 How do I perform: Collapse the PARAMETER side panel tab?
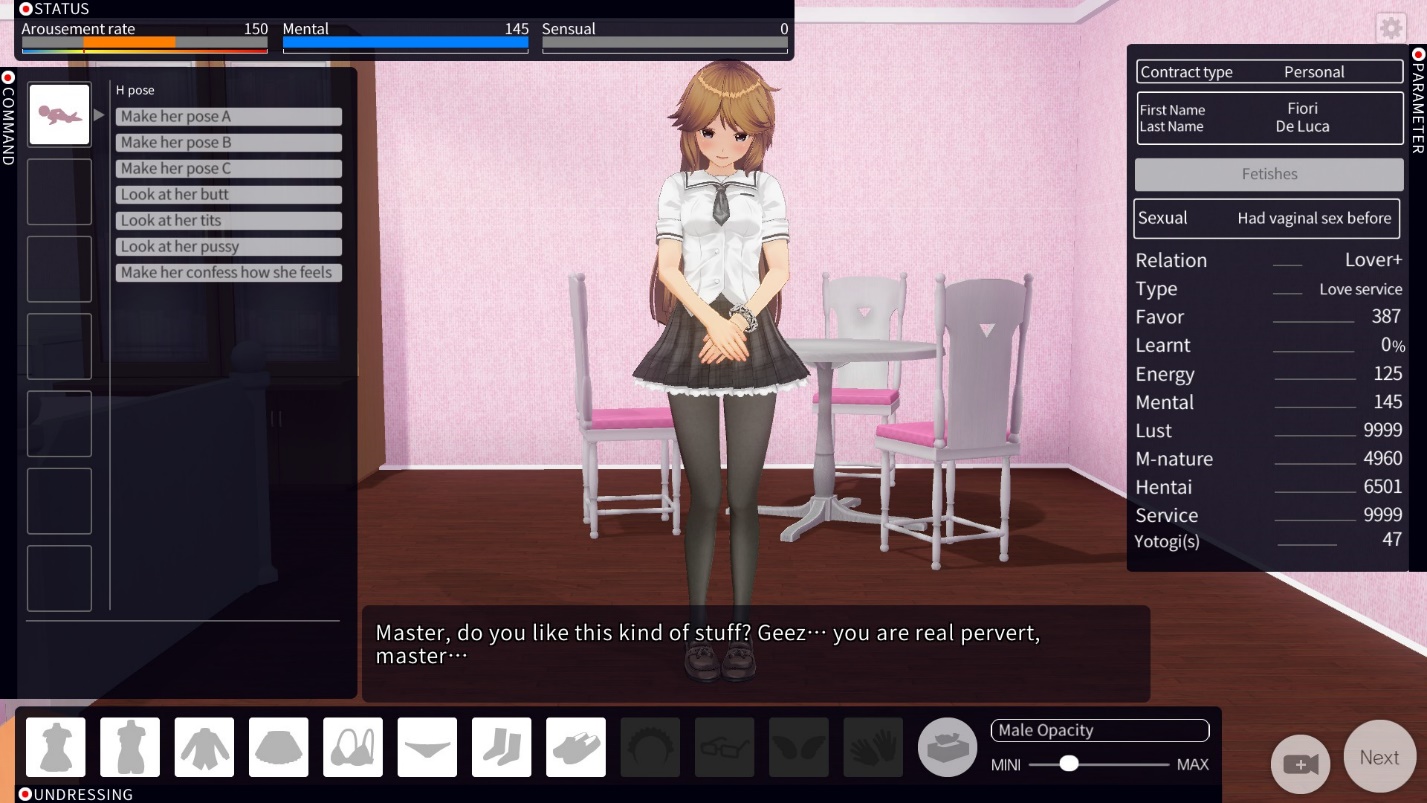1418,100
